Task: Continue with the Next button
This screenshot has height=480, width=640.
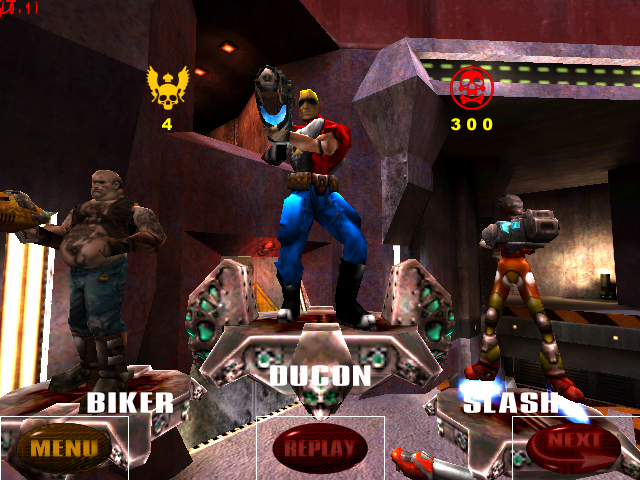Action: [x=575, y=441]
